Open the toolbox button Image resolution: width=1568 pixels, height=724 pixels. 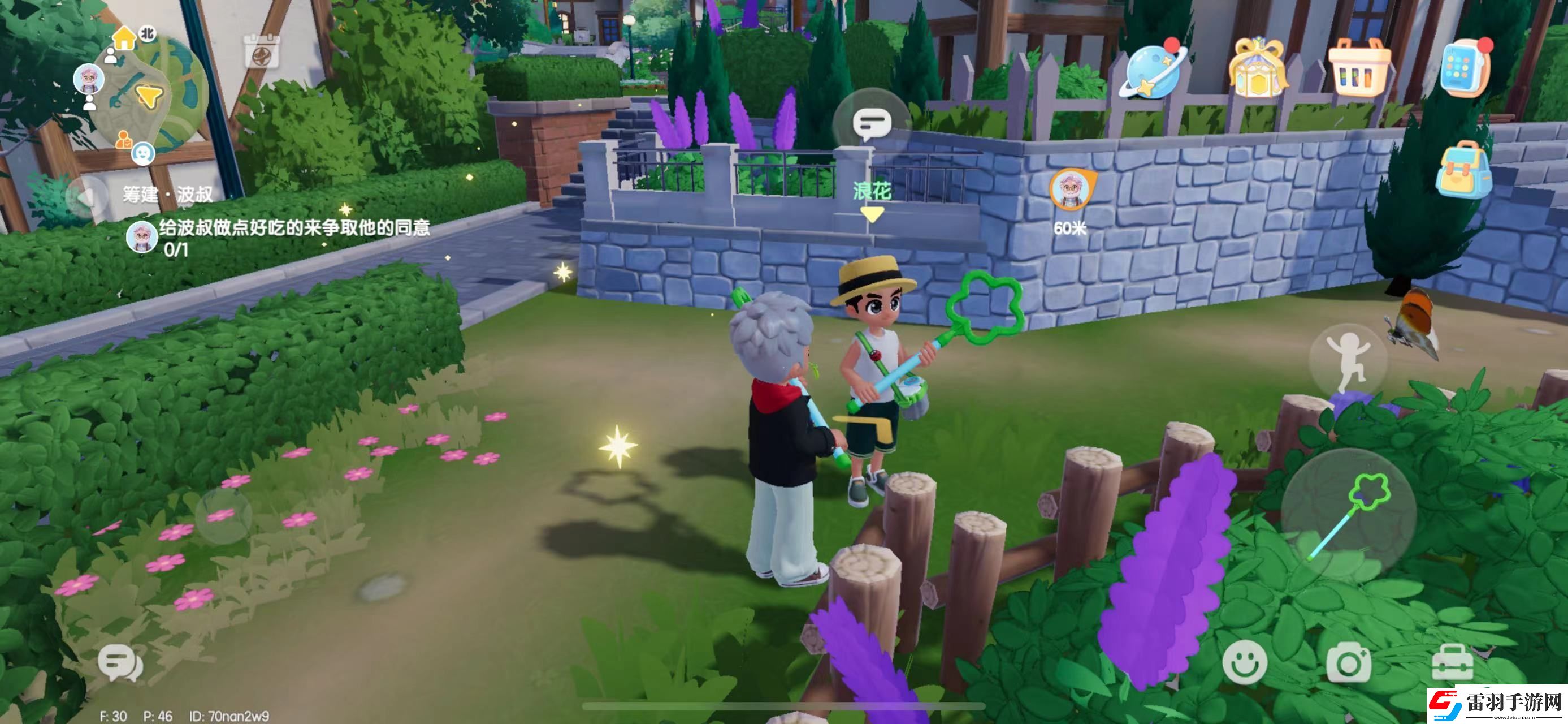tap(1452, 663)
